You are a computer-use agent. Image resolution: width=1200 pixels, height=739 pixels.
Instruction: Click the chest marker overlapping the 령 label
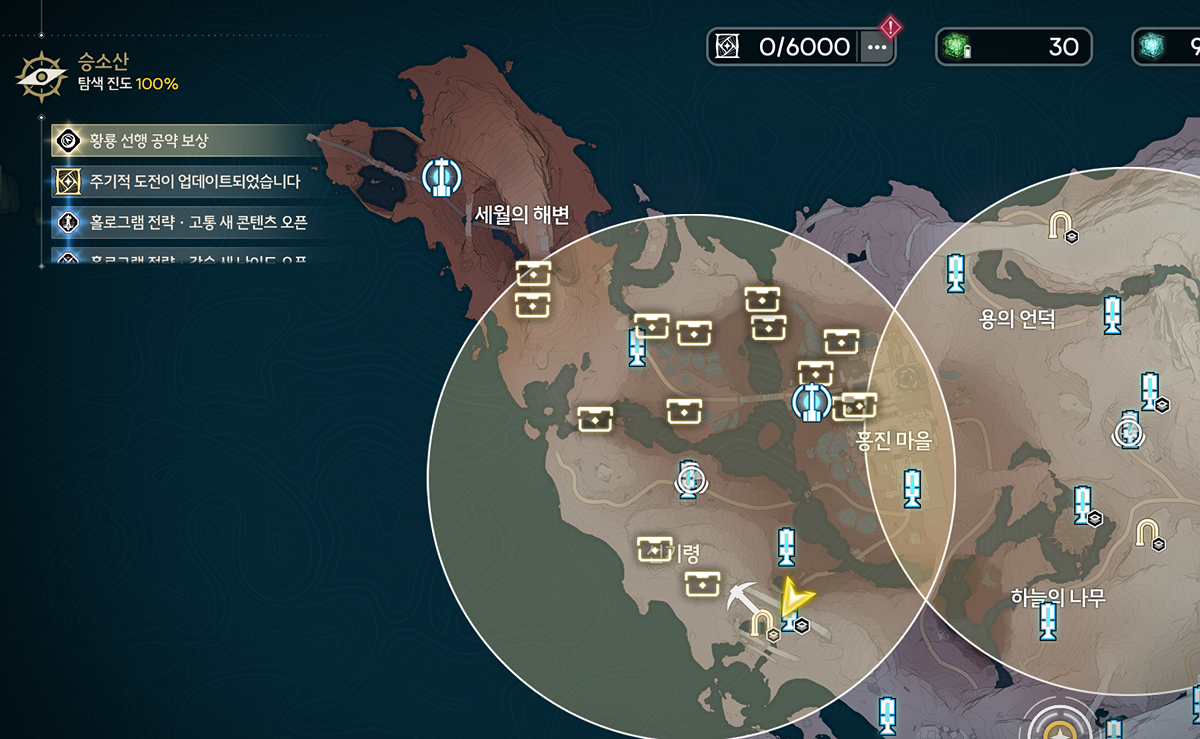click(654, 548)
